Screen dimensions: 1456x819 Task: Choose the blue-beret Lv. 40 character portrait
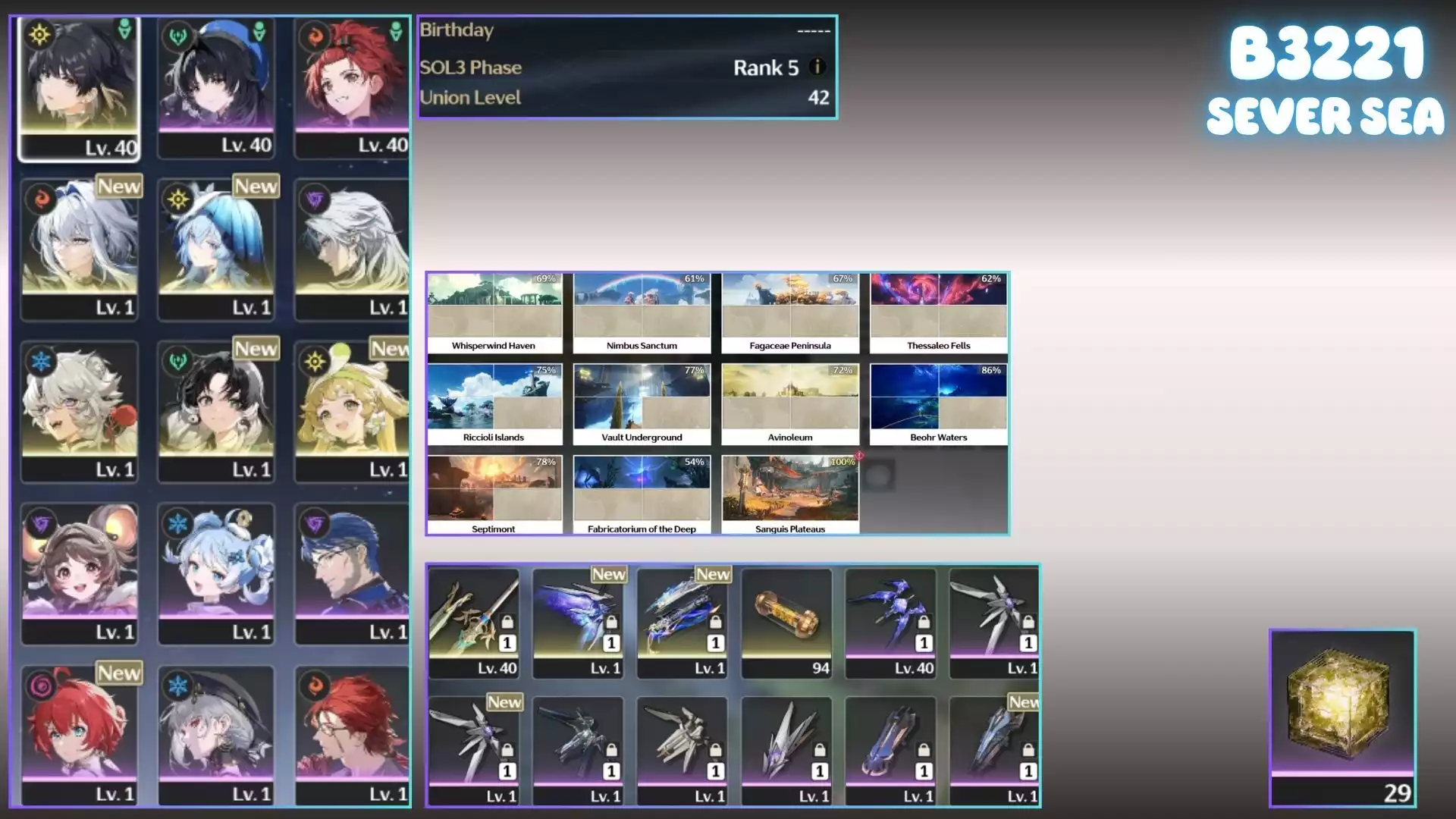(216, 87)
